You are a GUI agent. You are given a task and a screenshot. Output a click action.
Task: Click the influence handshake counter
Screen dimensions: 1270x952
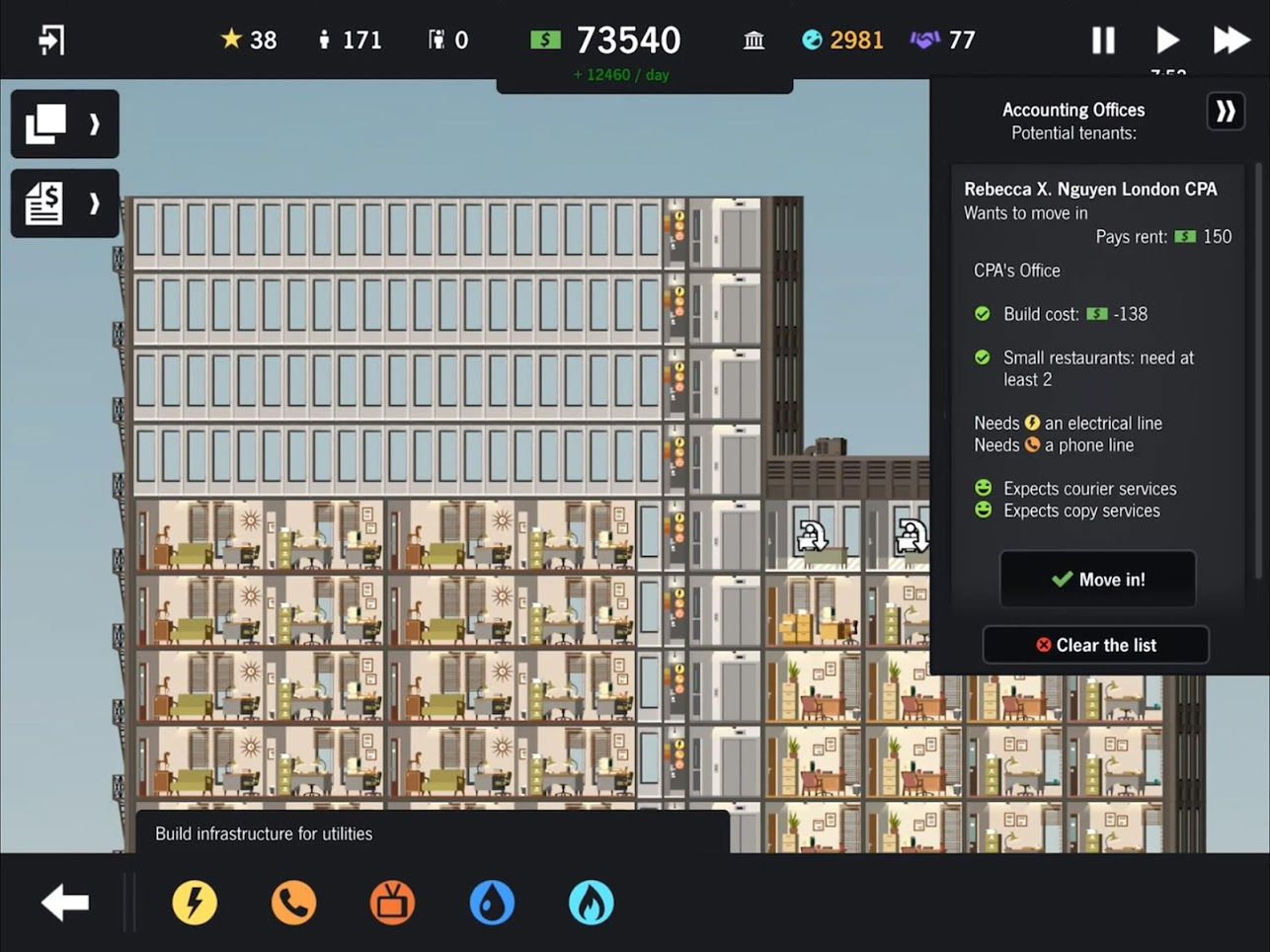pyautogui.click(x=940, y=40)
